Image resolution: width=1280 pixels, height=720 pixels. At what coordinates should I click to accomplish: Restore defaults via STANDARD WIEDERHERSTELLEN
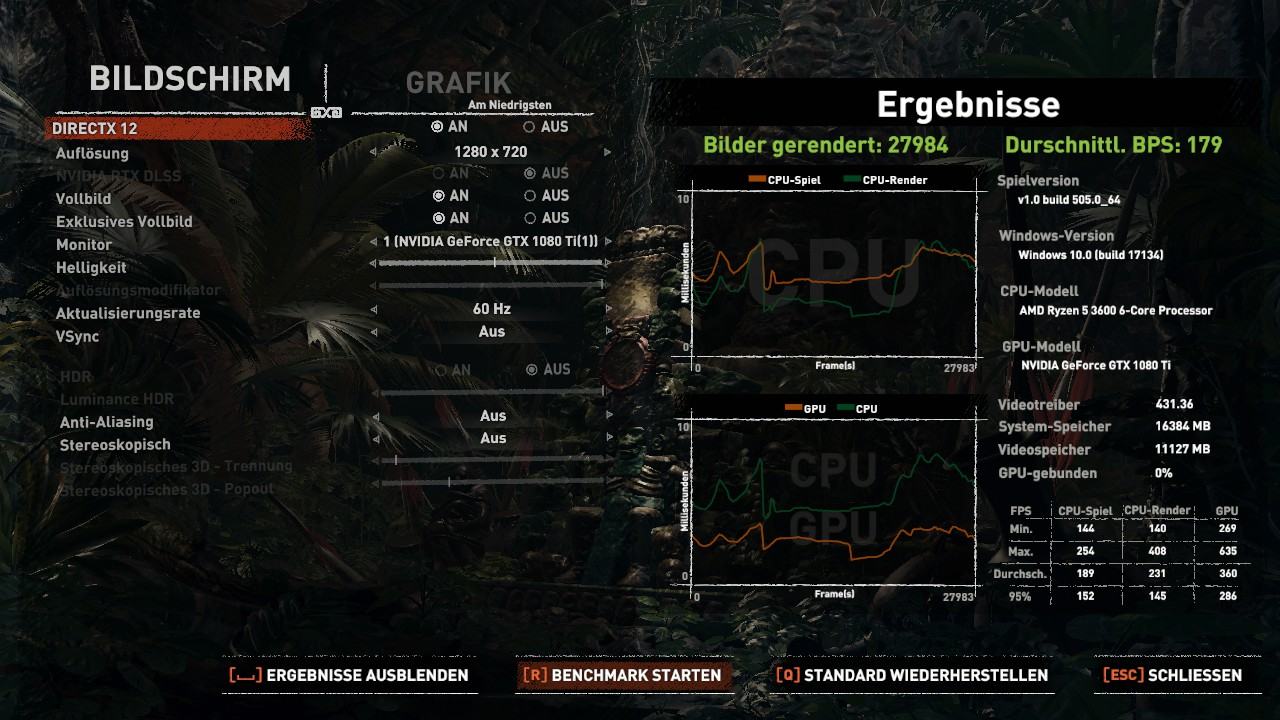(x=912, y=675)
